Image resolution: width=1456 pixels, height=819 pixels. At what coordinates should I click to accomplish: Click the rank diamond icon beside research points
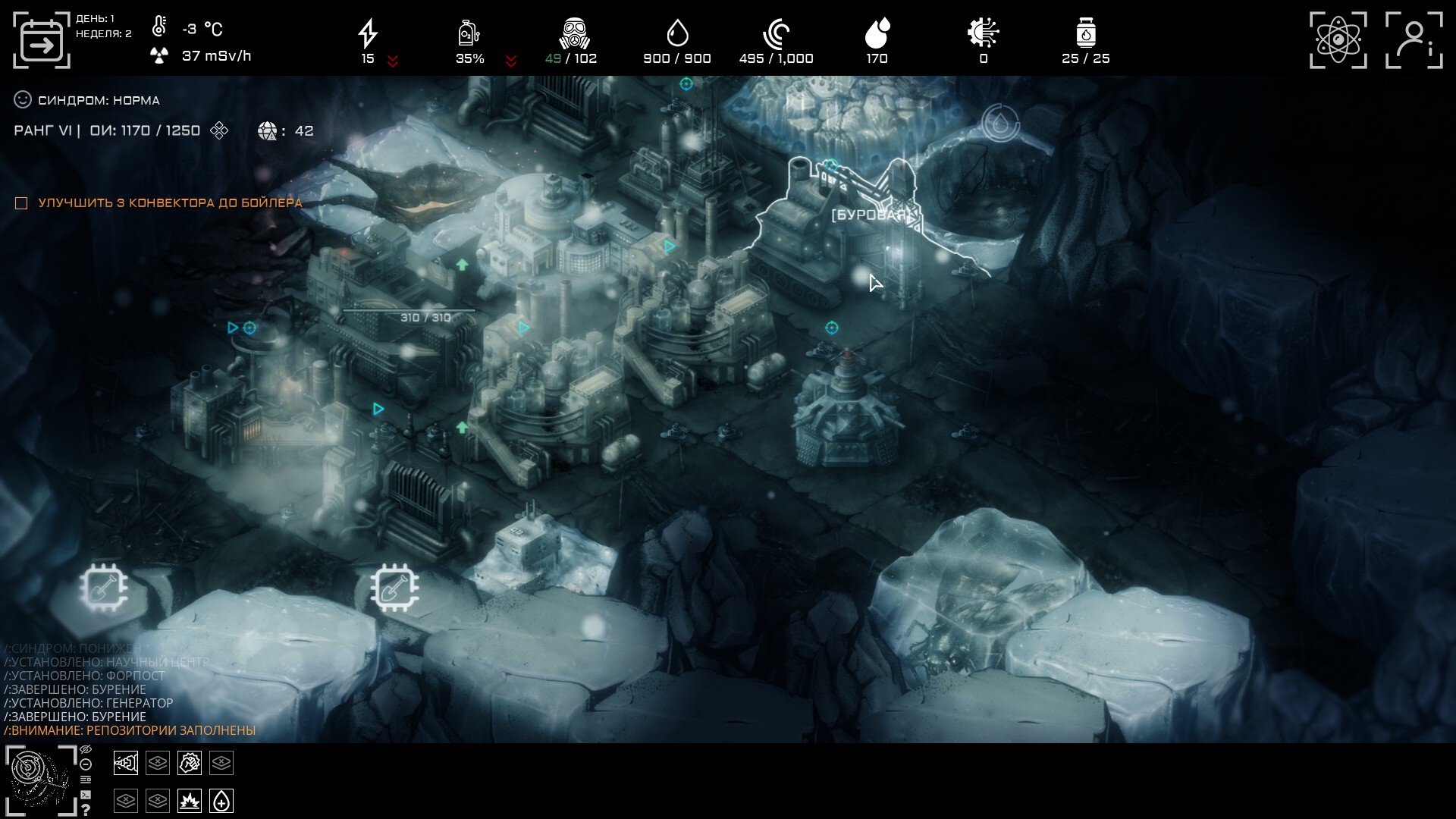coord(219,130)
